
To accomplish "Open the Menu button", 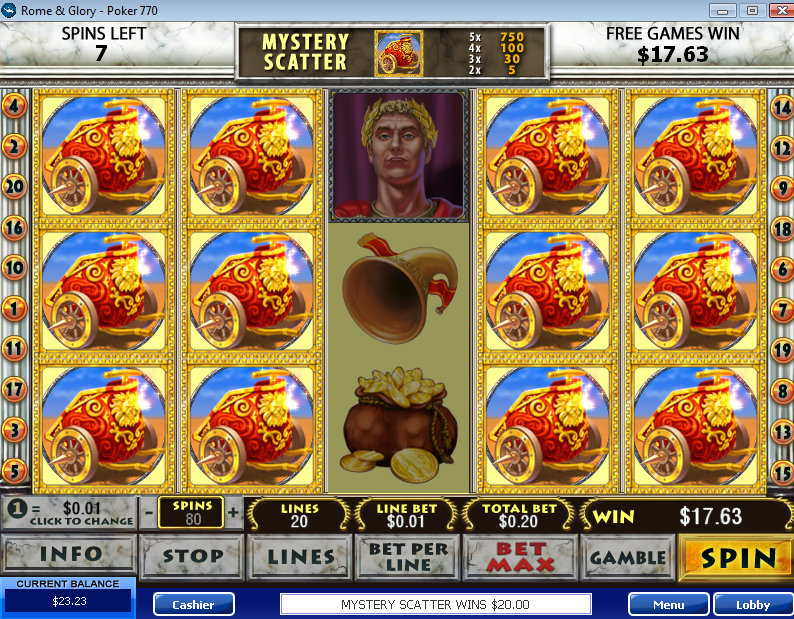I will pyautogui.click(x=668, y=604).
